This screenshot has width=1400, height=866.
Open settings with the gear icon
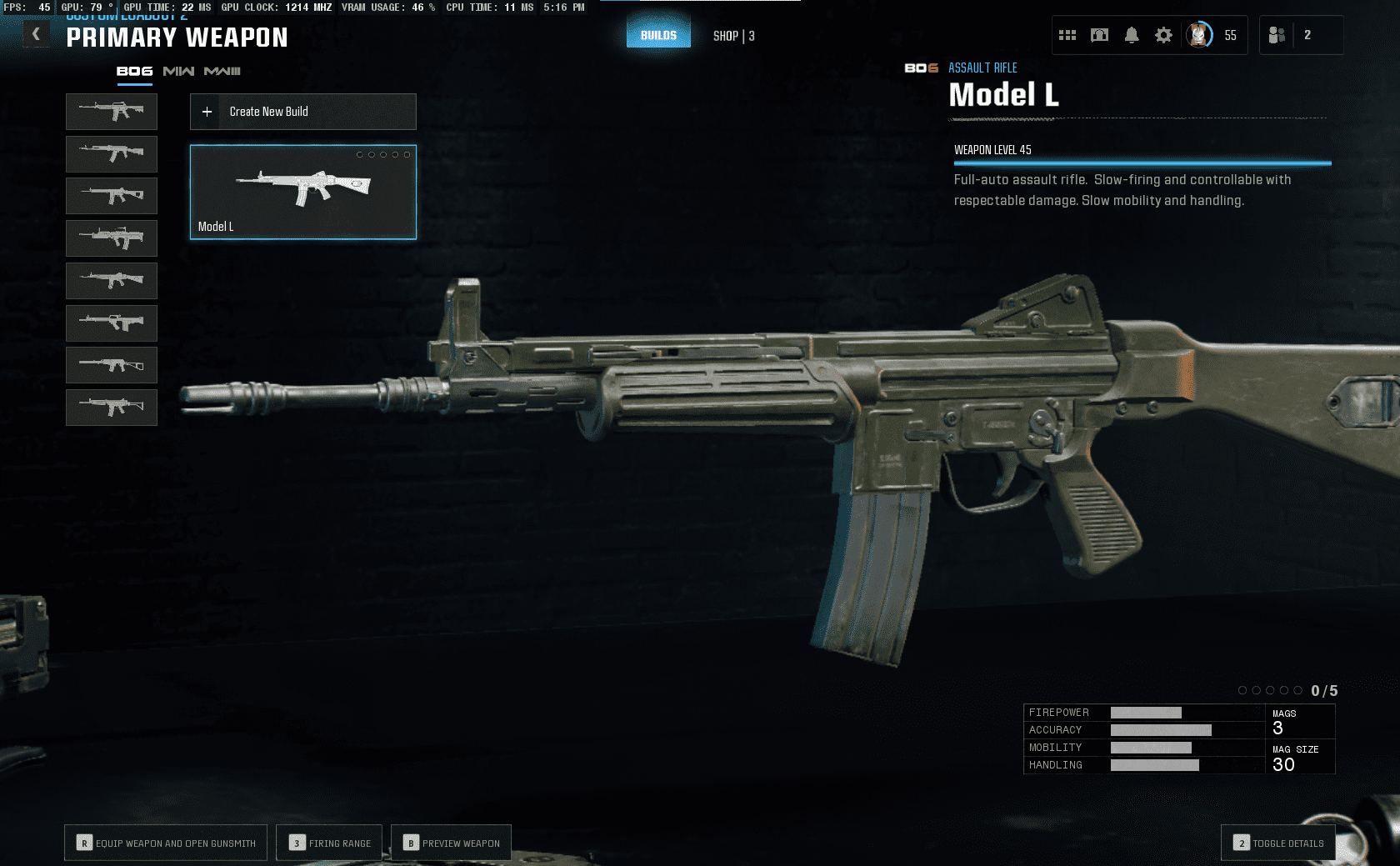pos(1163,35)
